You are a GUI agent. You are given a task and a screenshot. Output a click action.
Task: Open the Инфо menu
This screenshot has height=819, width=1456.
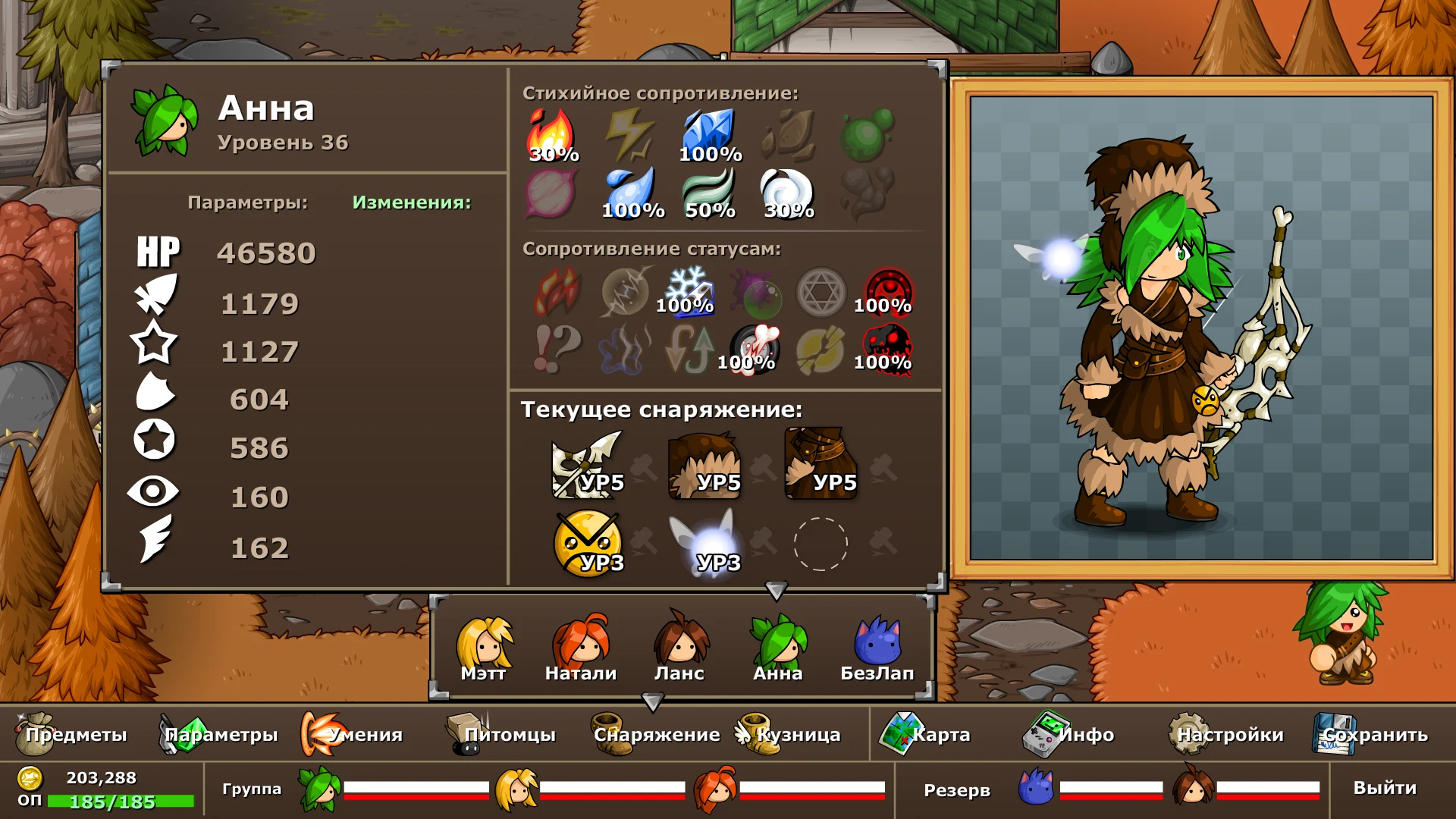pyautogui.click(x=1069, y=734)
